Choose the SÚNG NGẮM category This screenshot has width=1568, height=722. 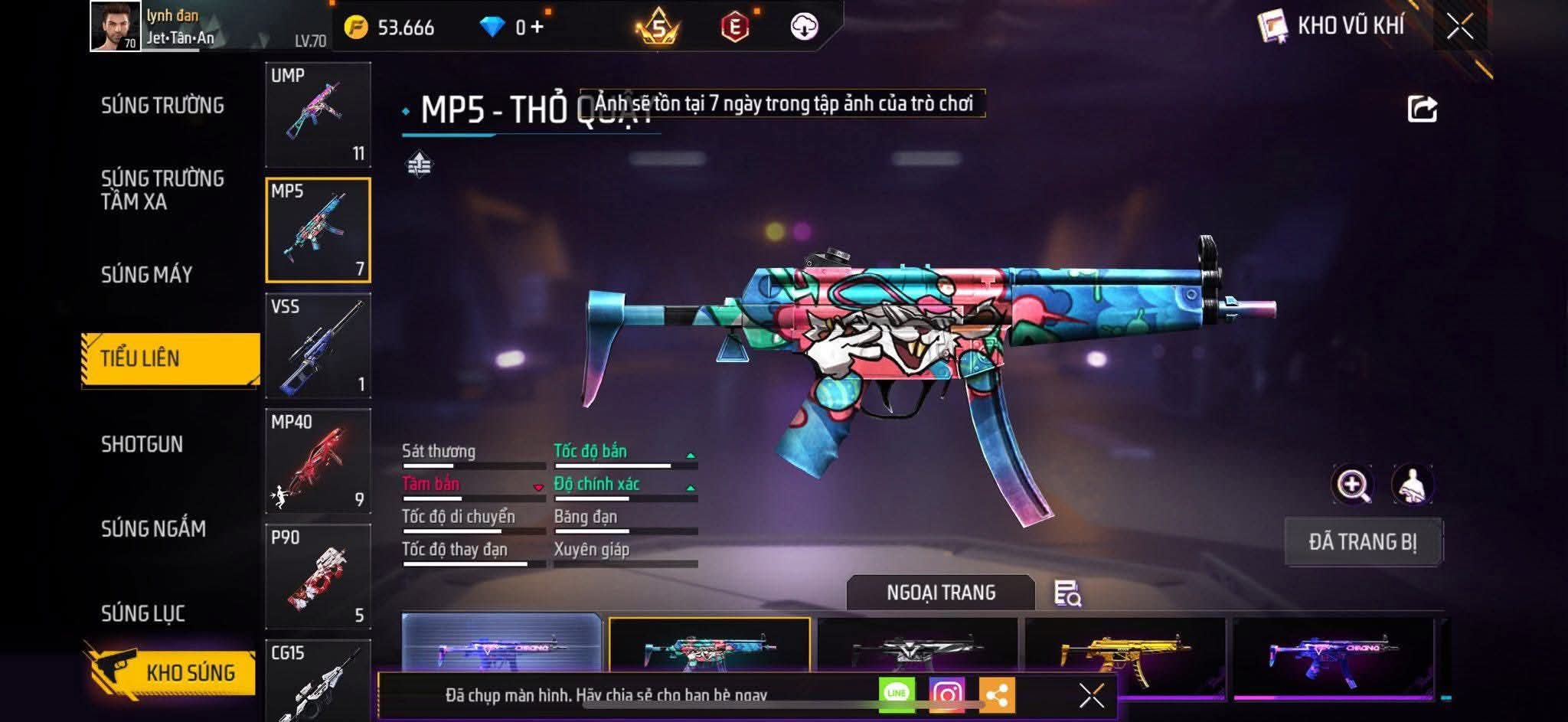pyautogui.click(x=153, y=529)
